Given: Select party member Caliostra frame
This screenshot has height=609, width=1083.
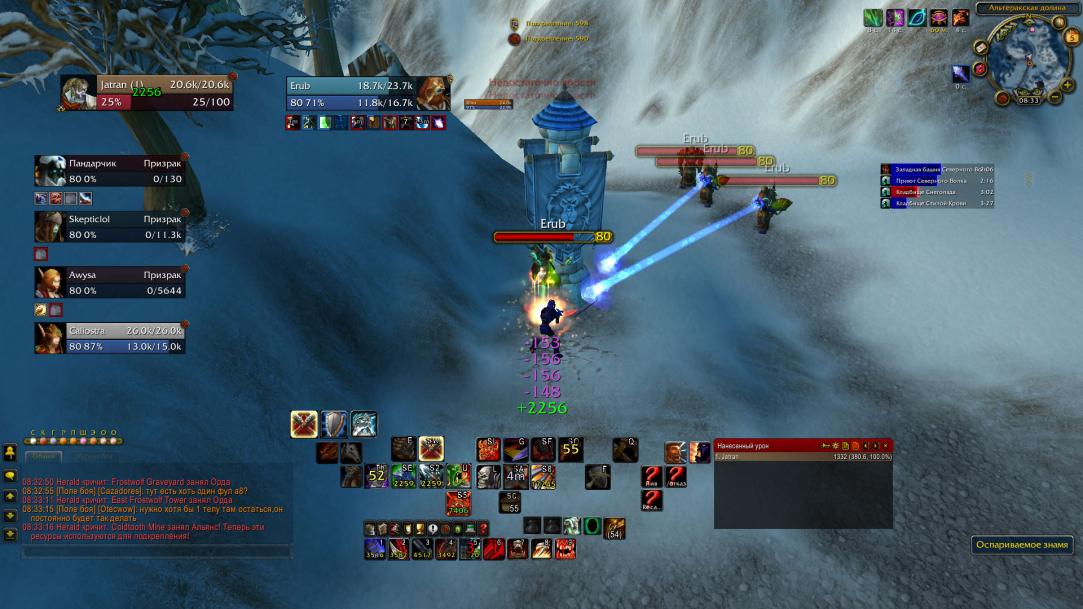Looking at the screenshot, I should (110, 338).
